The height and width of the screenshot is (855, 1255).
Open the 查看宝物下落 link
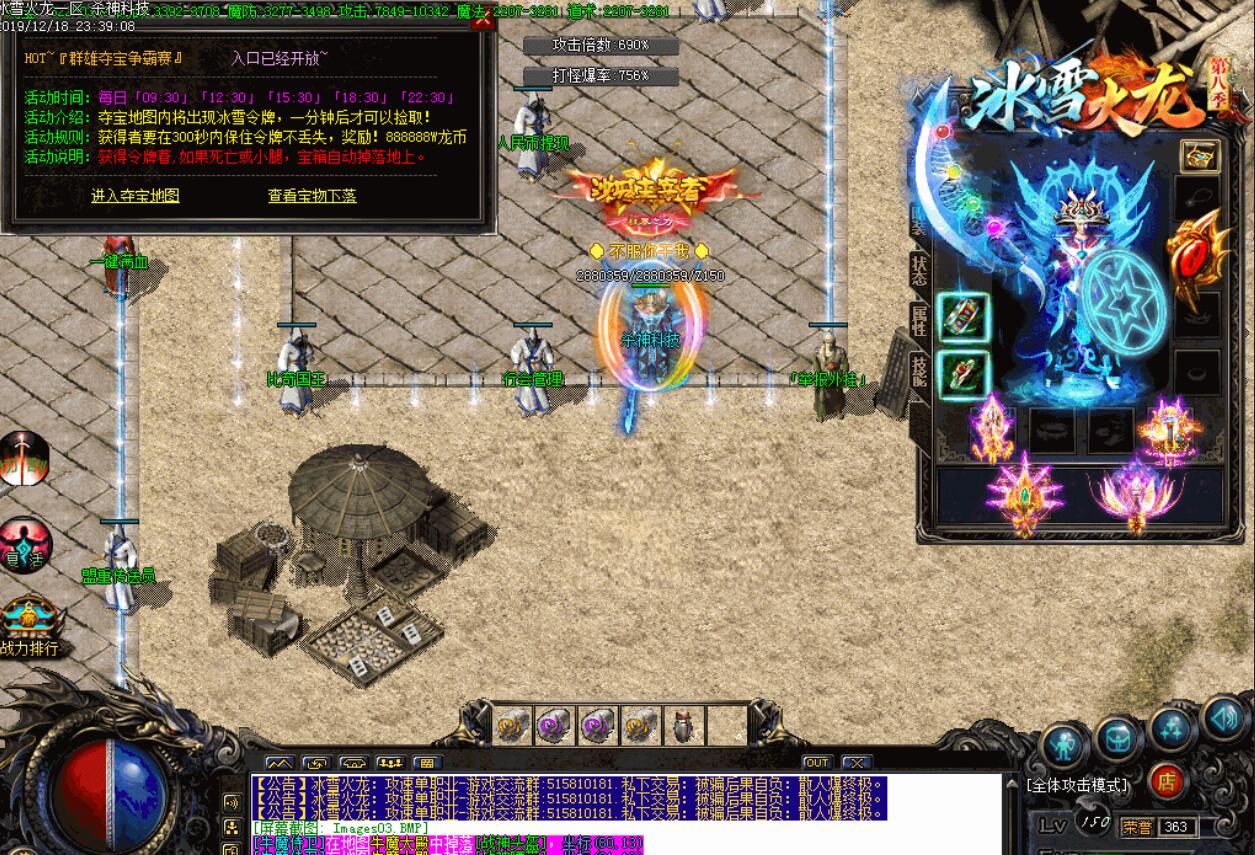coord(311,196)
